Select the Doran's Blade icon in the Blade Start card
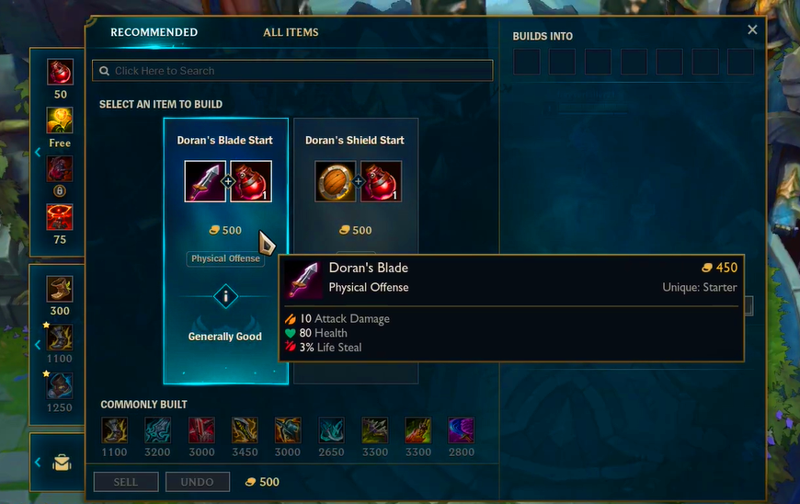This screenshot has height=504, width=800. tap(205, 181)
